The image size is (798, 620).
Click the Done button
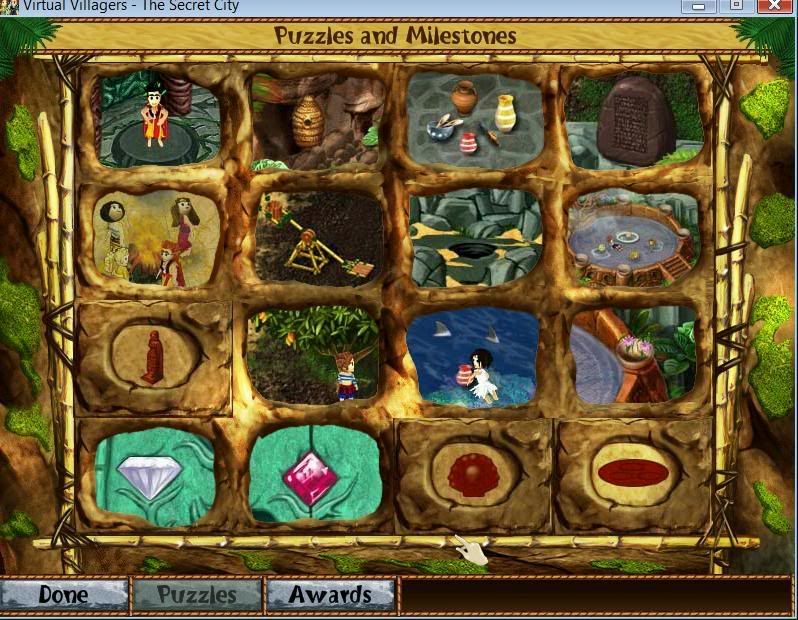[64, 595]
